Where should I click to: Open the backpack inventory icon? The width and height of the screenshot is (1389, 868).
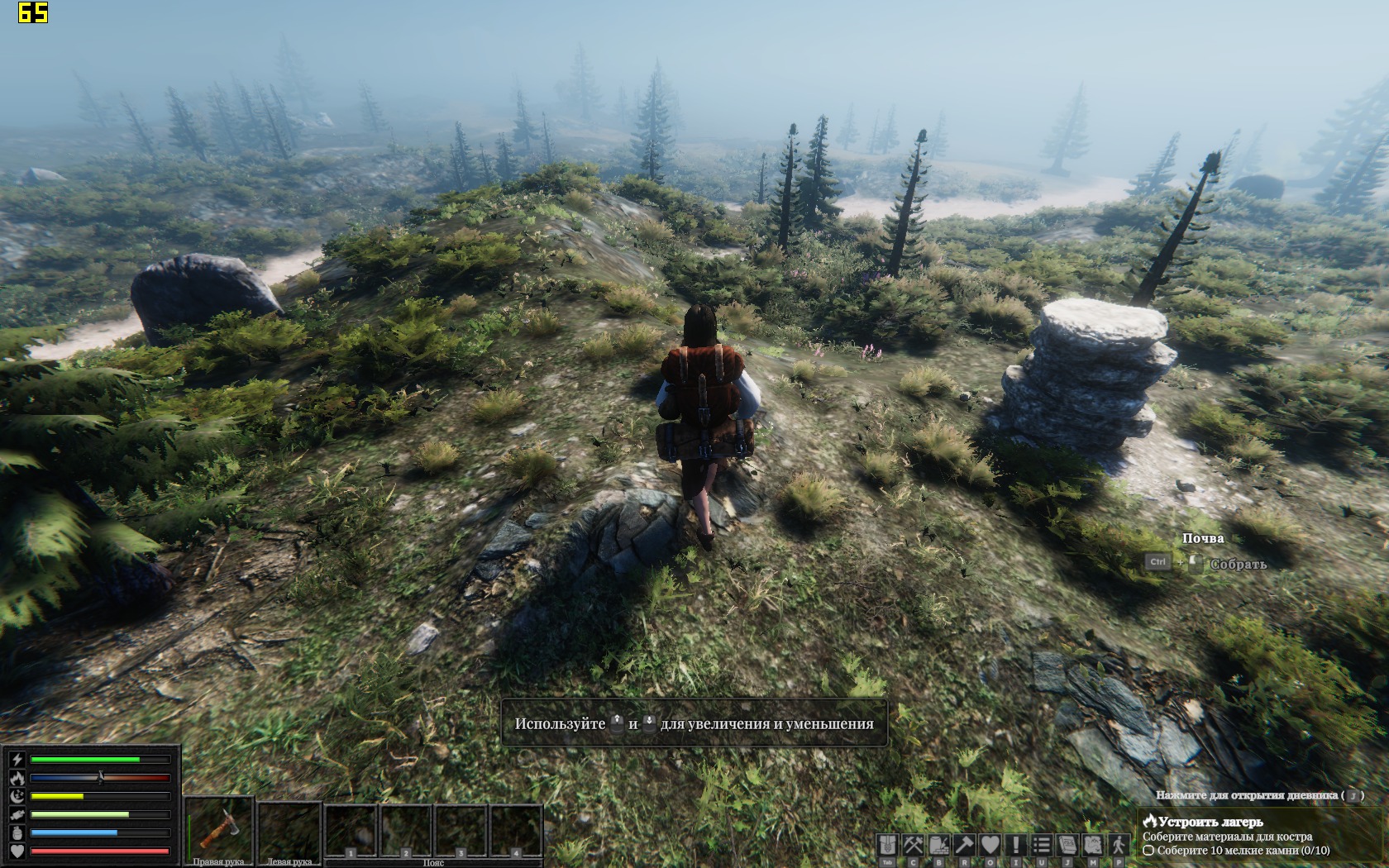(888, 845)
